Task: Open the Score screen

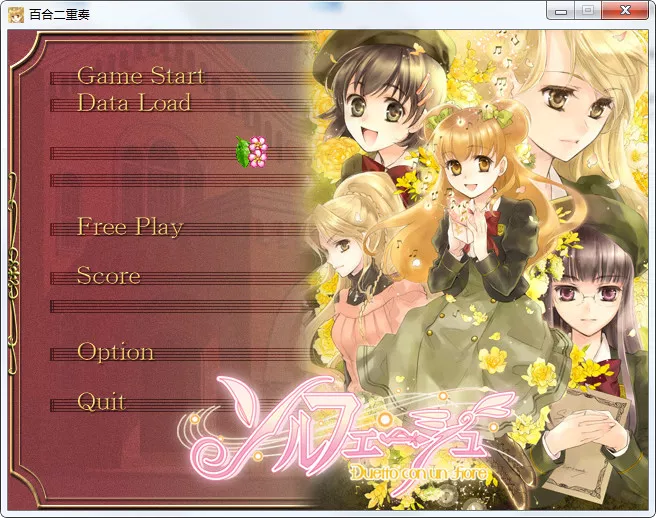Action: tap(108, 276)
